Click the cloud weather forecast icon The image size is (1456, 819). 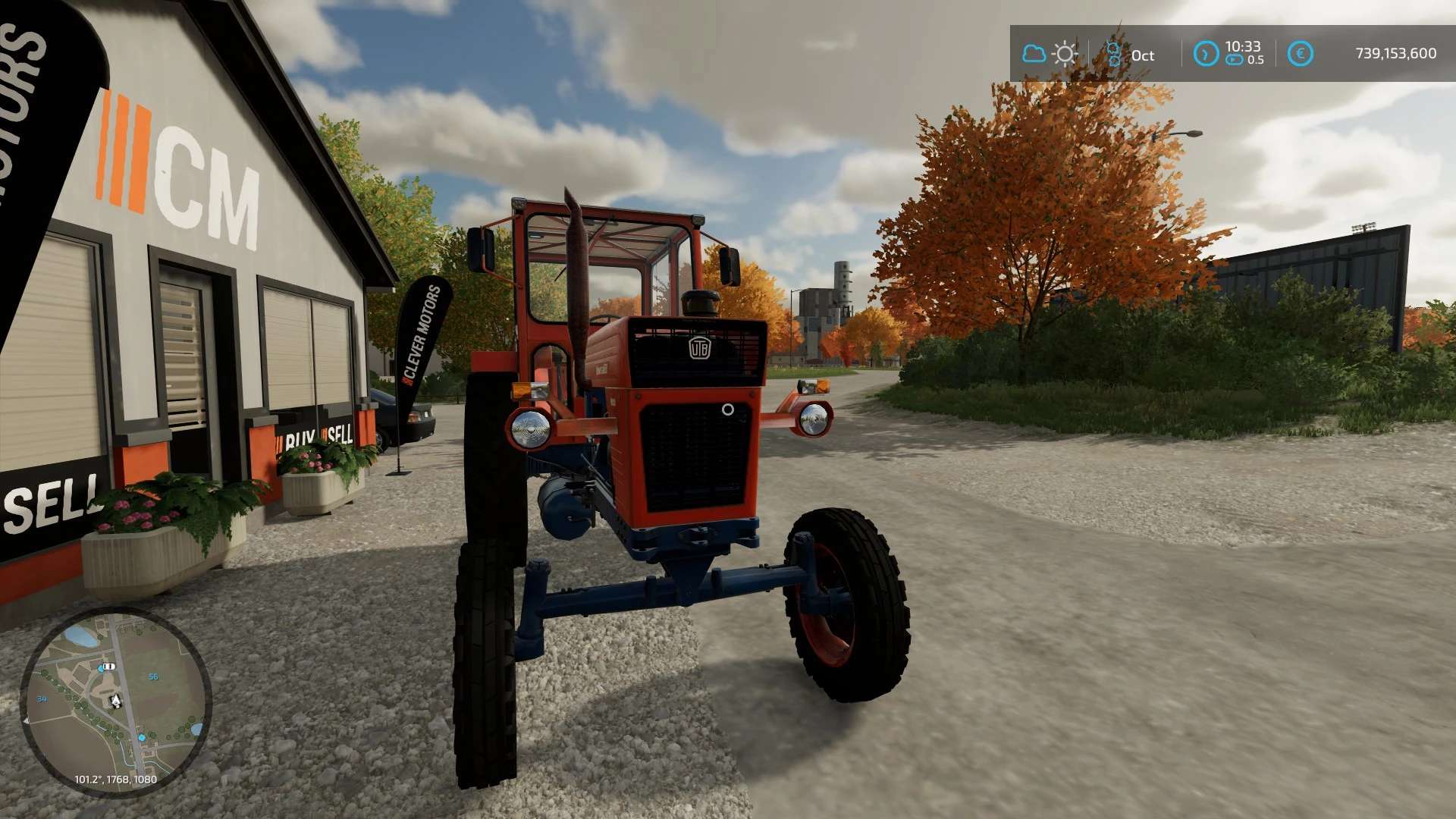tap(1033, 54)
